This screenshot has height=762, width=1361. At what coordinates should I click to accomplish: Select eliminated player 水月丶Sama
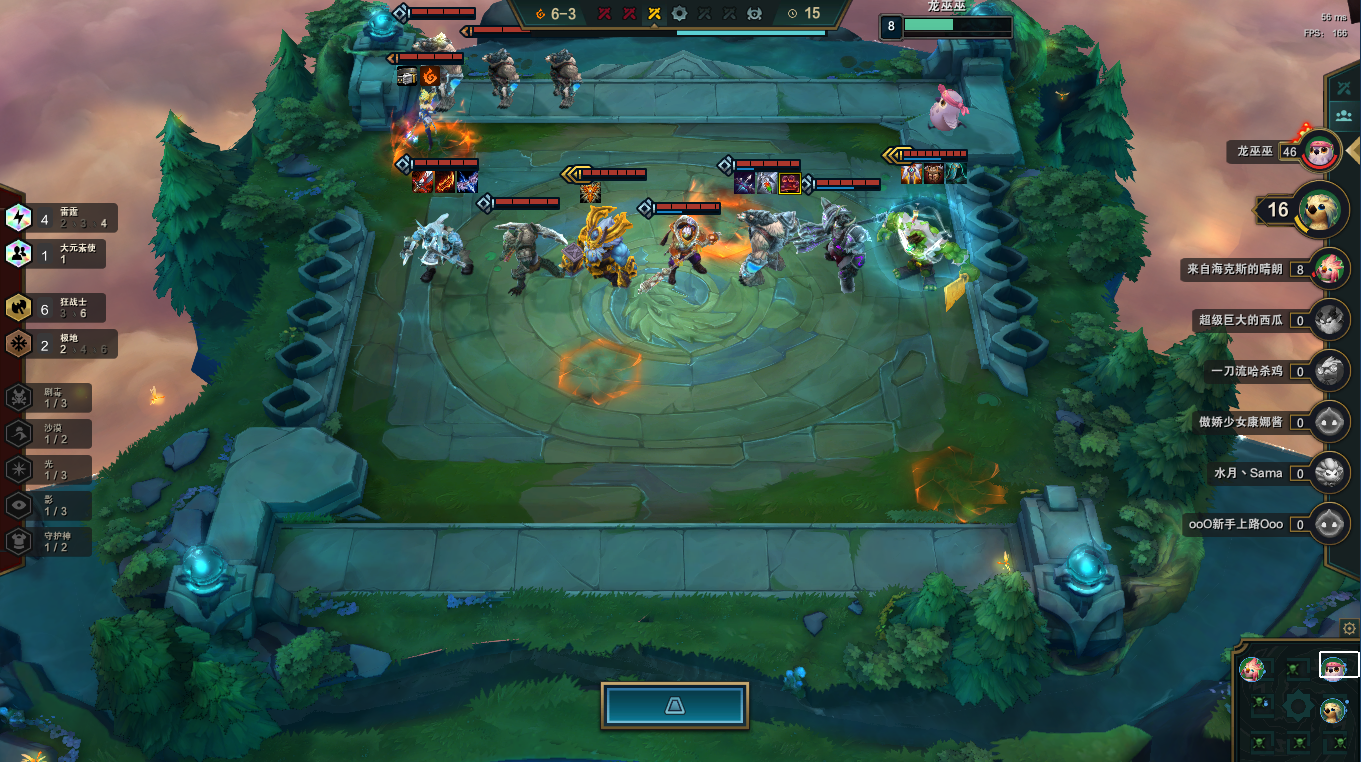coord(1330,472)
